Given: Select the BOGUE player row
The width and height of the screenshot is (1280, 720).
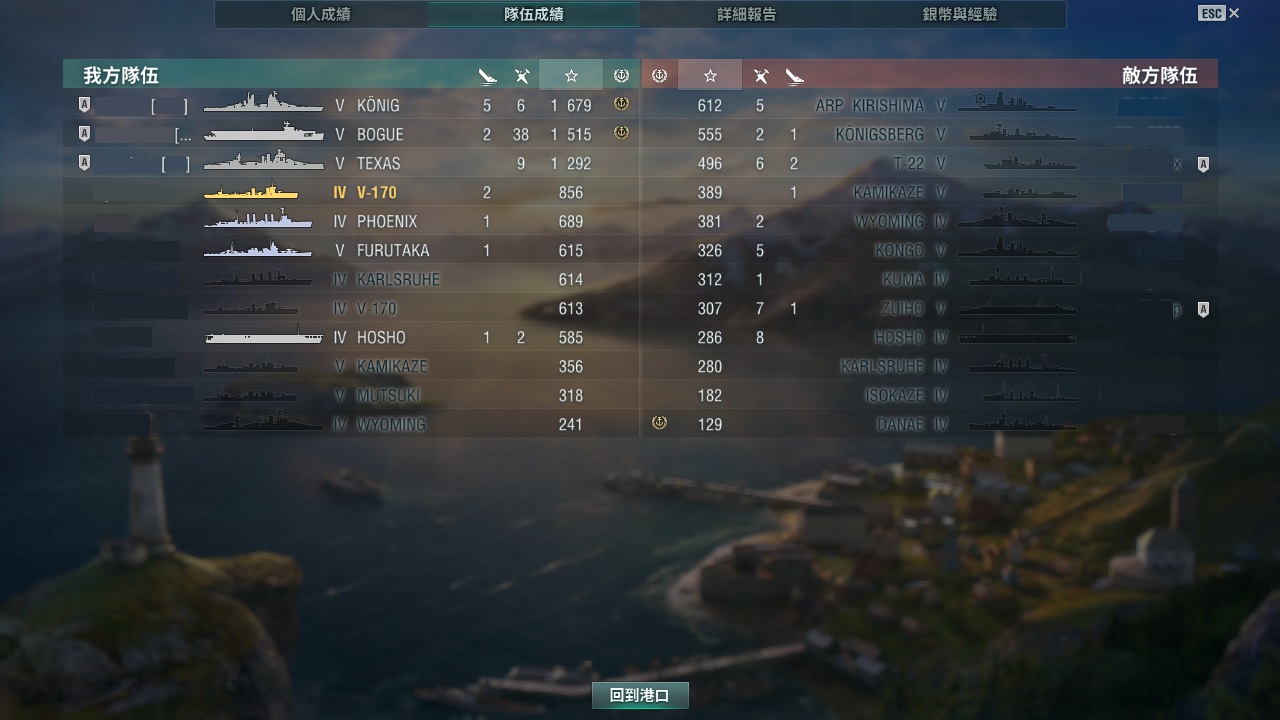Looking at the screenshot, I should click(x=350, y=134).
